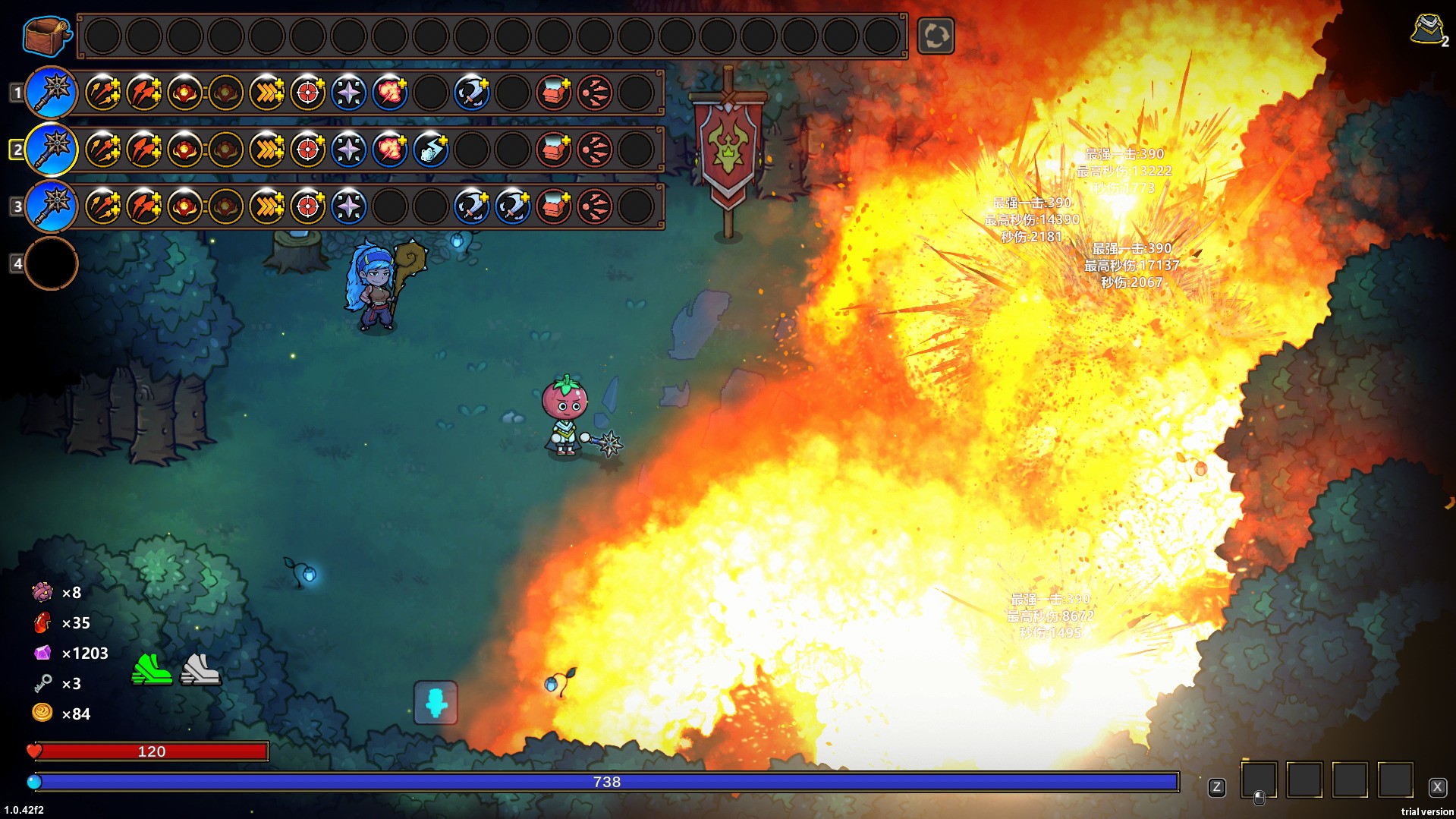Viewport: 1456px width, 819px height.
Task: Select wand number 3
Action: coord(52,206)
